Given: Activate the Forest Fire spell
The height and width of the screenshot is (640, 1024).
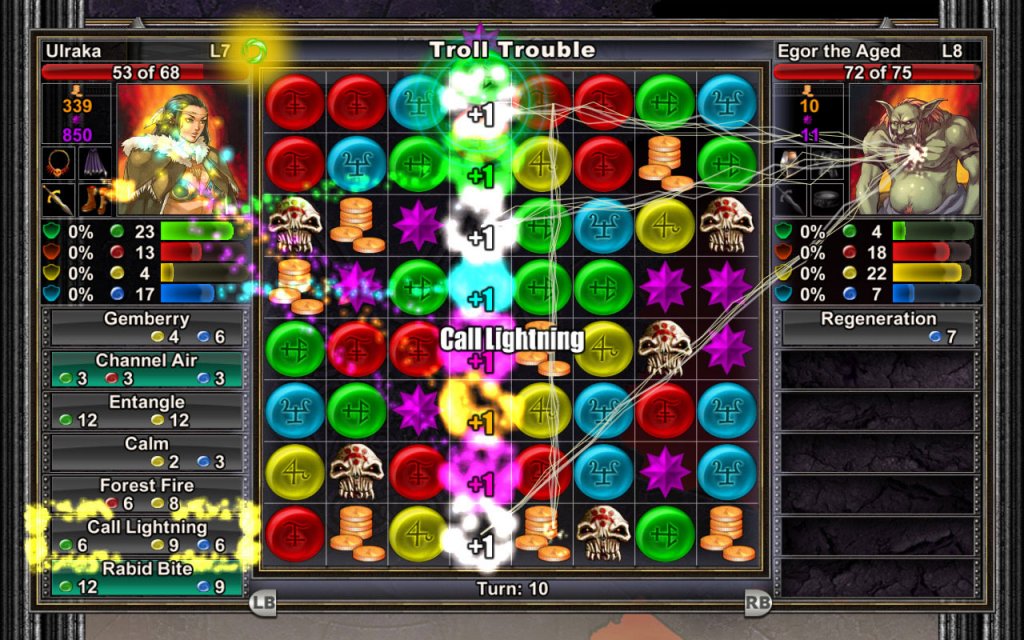Looking at the screenshot, I should (147, 494).
